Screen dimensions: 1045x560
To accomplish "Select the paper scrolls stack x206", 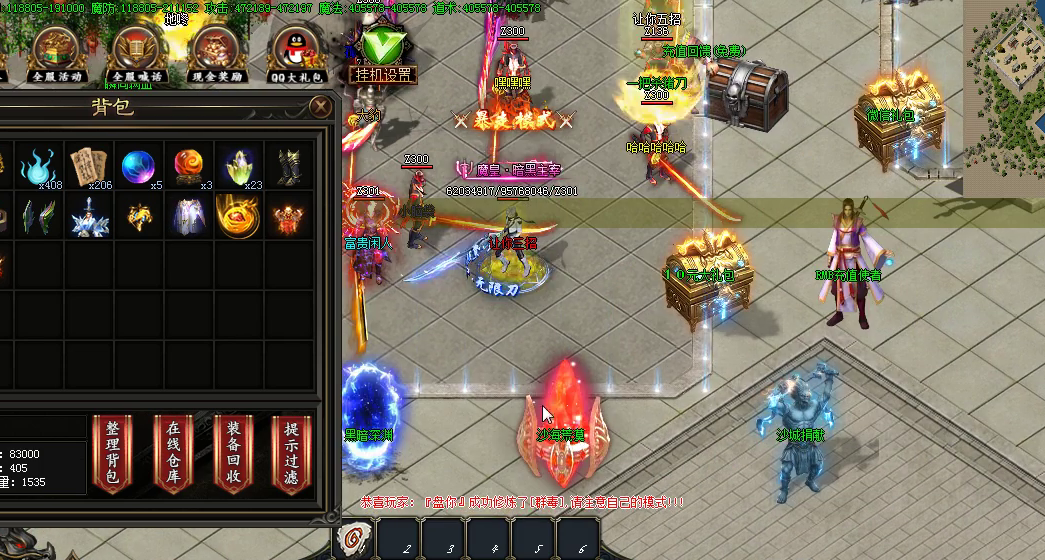I will (90, 167).
